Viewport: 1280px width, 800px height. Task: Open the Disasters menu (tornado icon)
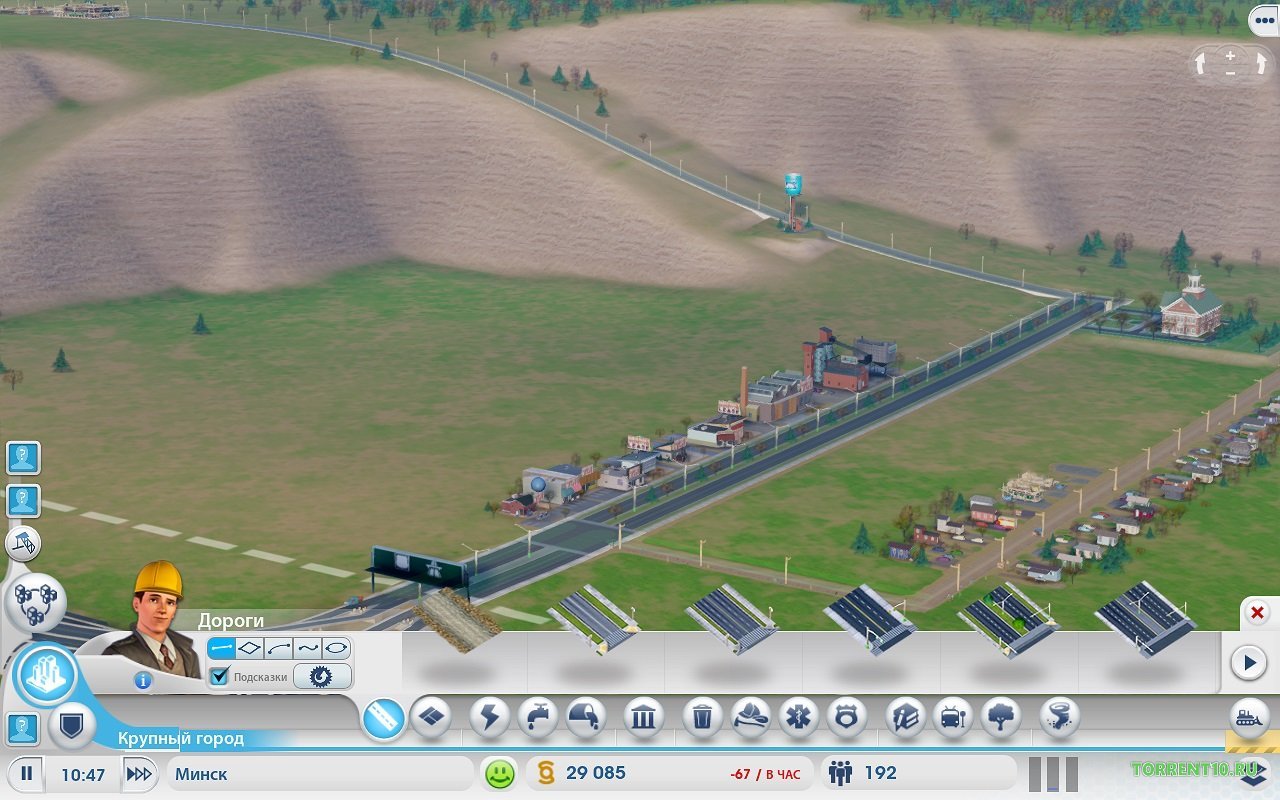[1056, 717]
